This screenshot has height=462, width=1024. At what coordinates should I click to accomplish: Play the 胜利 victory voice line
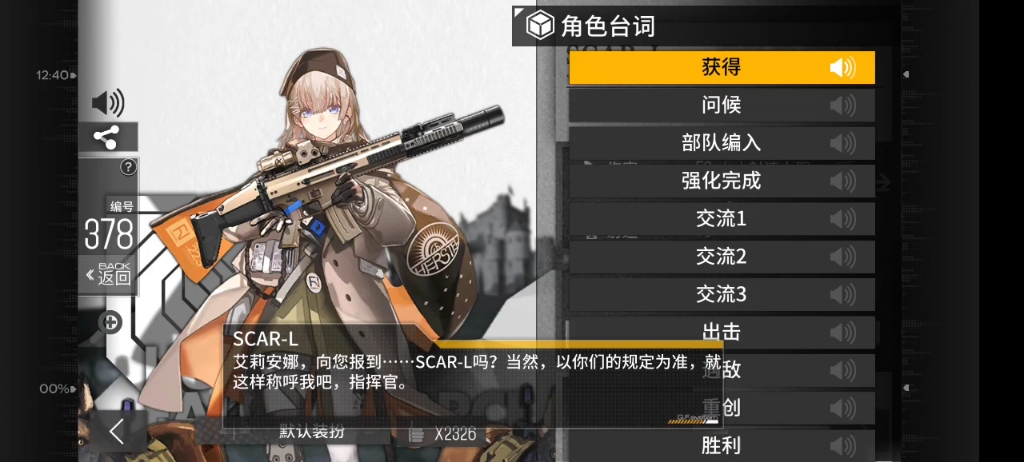pyautogui.click(x=721, y=445)
